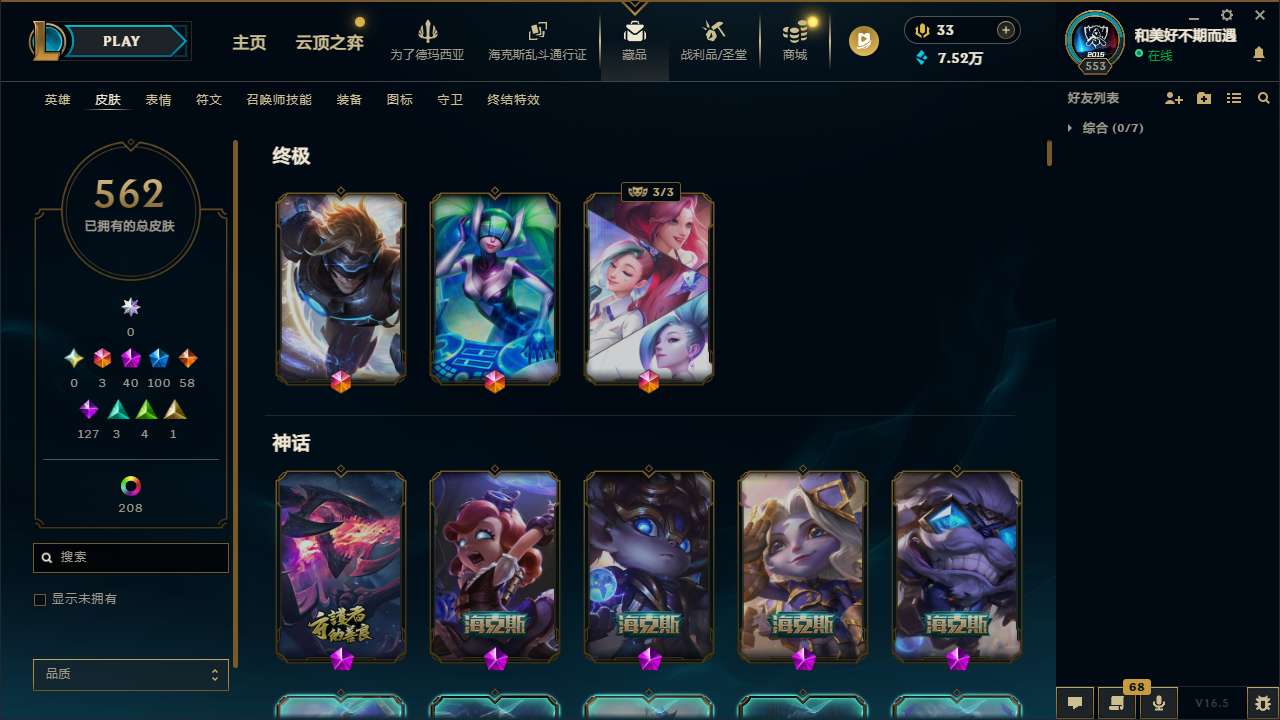Image resolution: width=1280 pixels, height=720 pixels.
Task: Click the + button next to currency
Action: 1004,30
